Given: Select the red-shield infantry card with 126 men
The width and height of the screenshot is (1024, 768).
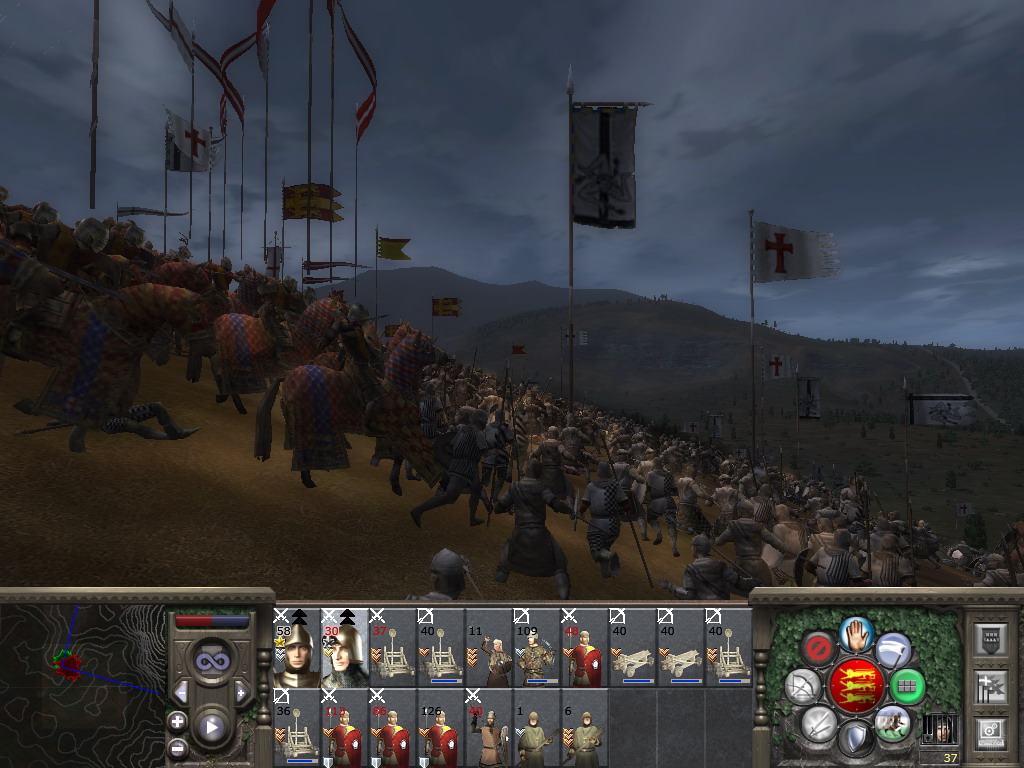Looking at the screenshot, I should coord(440,729).
